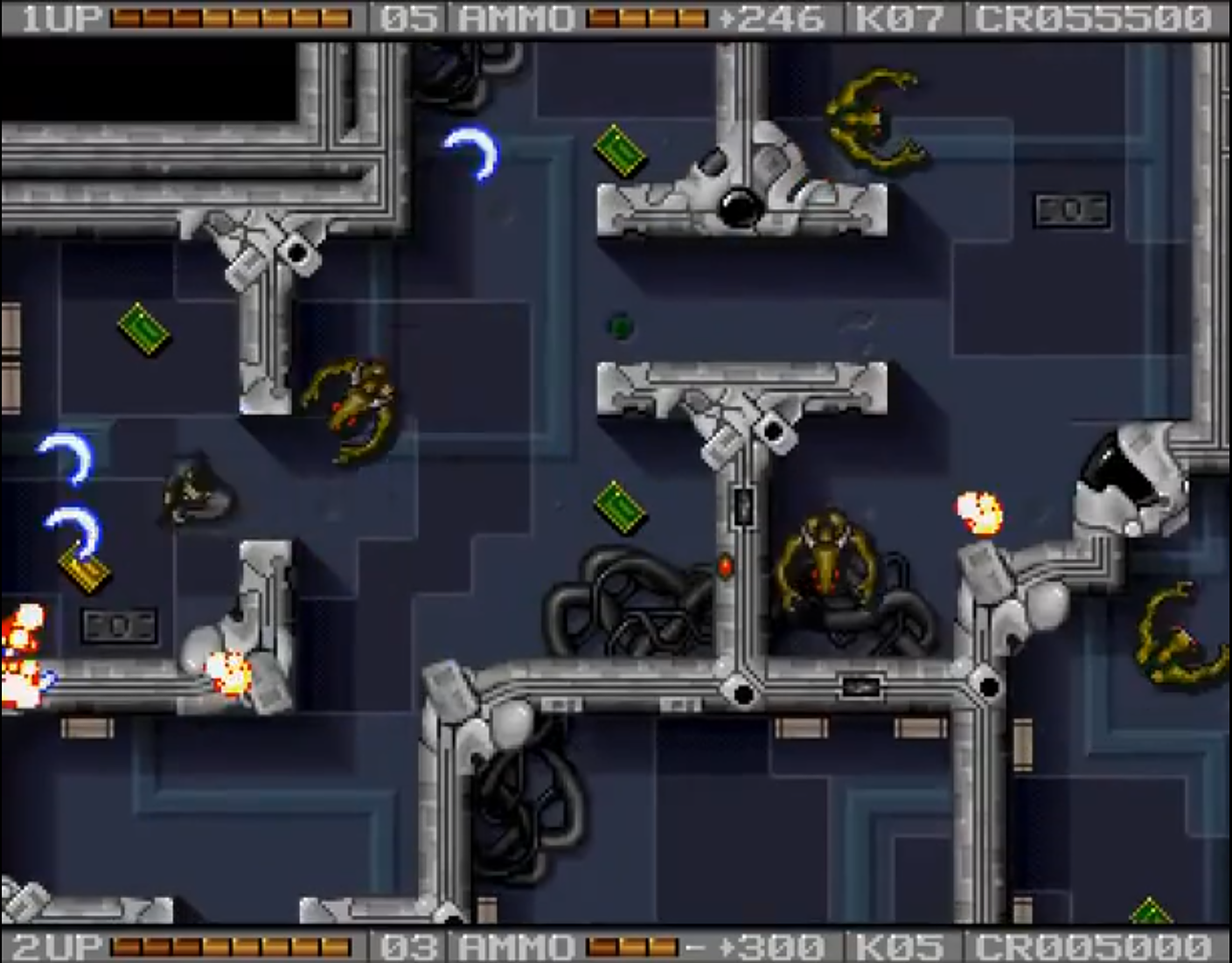Activate the red door switch on the center wall
The width and height of the screenshot is (1232, 963).
pyautogui.click(x=726, y=567)
